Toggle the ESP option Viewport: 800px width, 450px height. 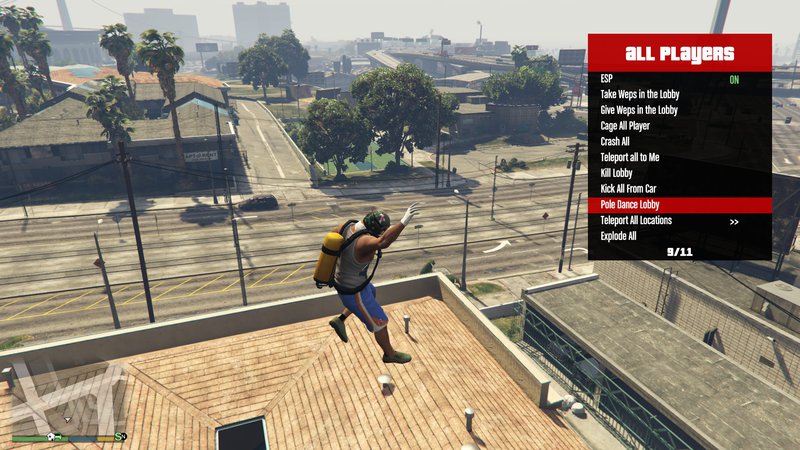pyautogui.click(x=679, y=78)
